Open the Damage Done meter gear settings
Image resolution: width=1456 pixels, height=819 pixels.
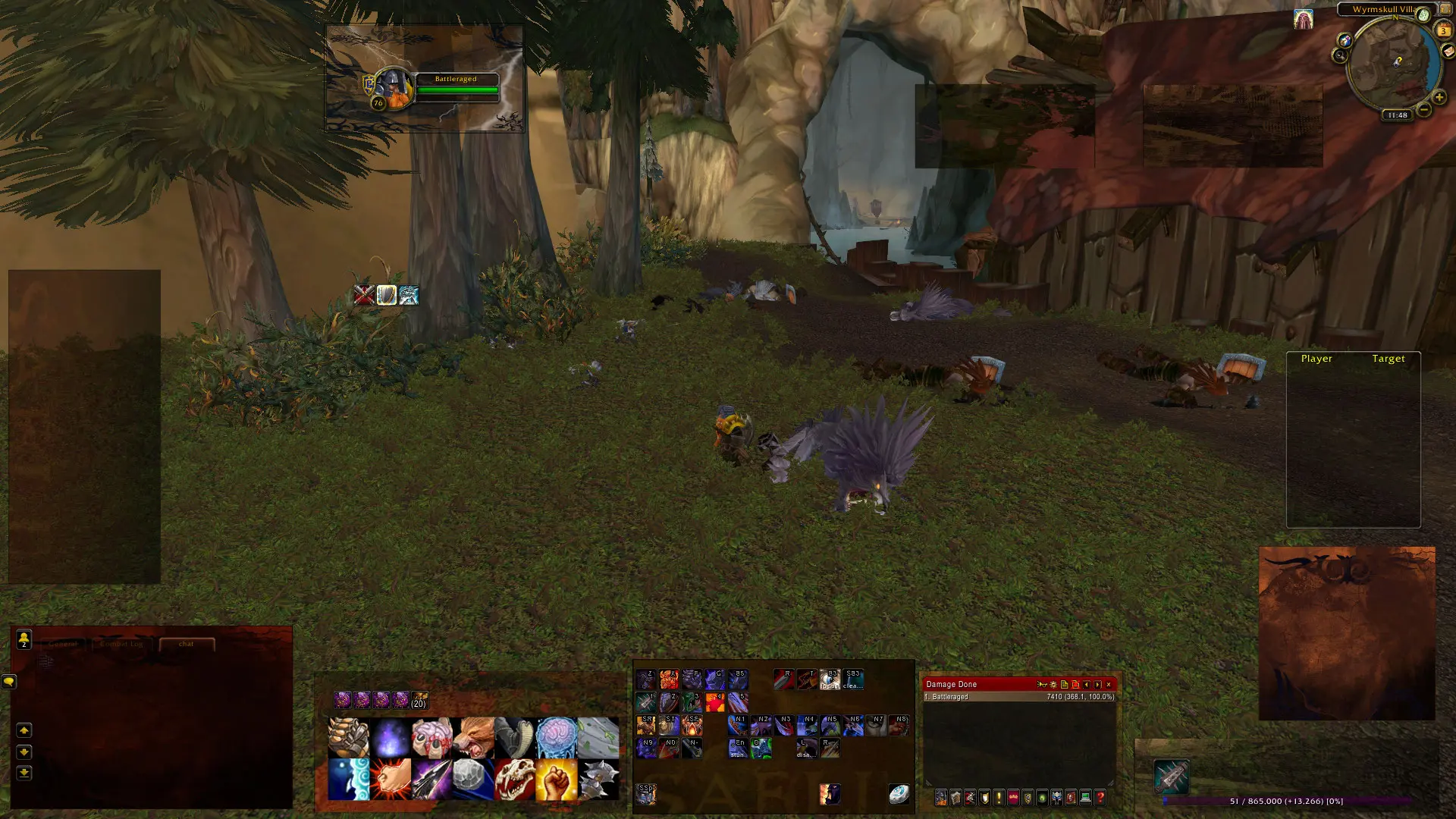pyautogui.click(x=1053, y=685)
